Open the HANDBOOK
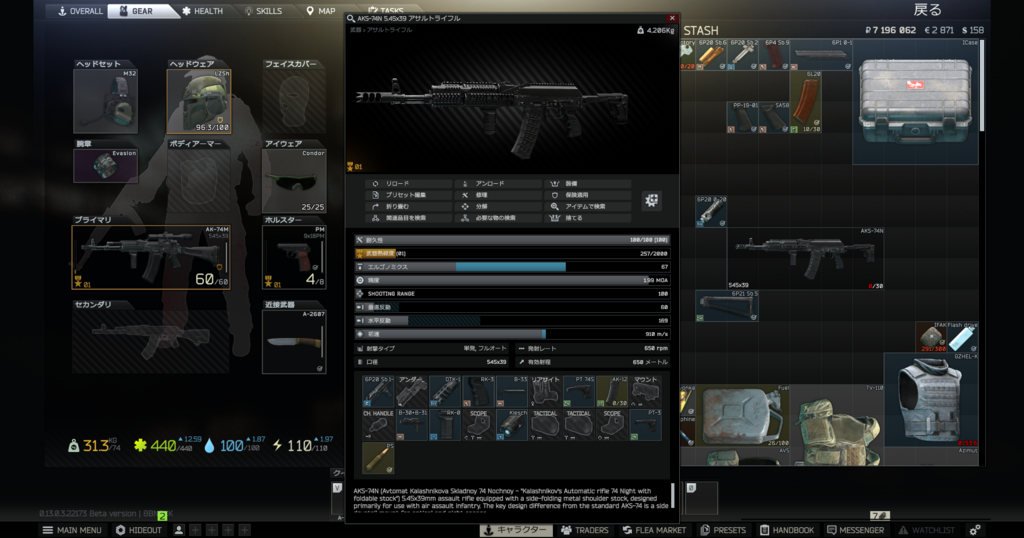The height and width of the screenshot is (538, 1024). [x=786, y=530]
